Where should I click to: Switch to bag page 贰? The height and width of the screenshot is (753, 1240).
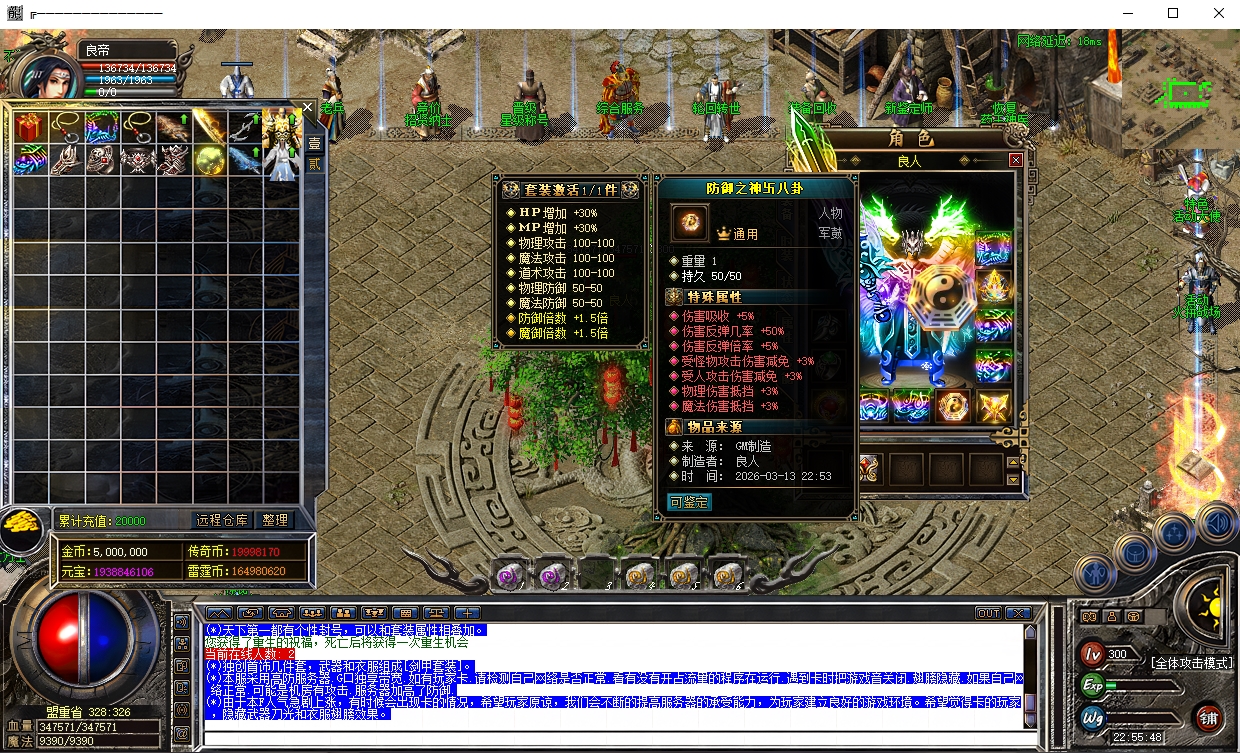click(x=314, y=164)
